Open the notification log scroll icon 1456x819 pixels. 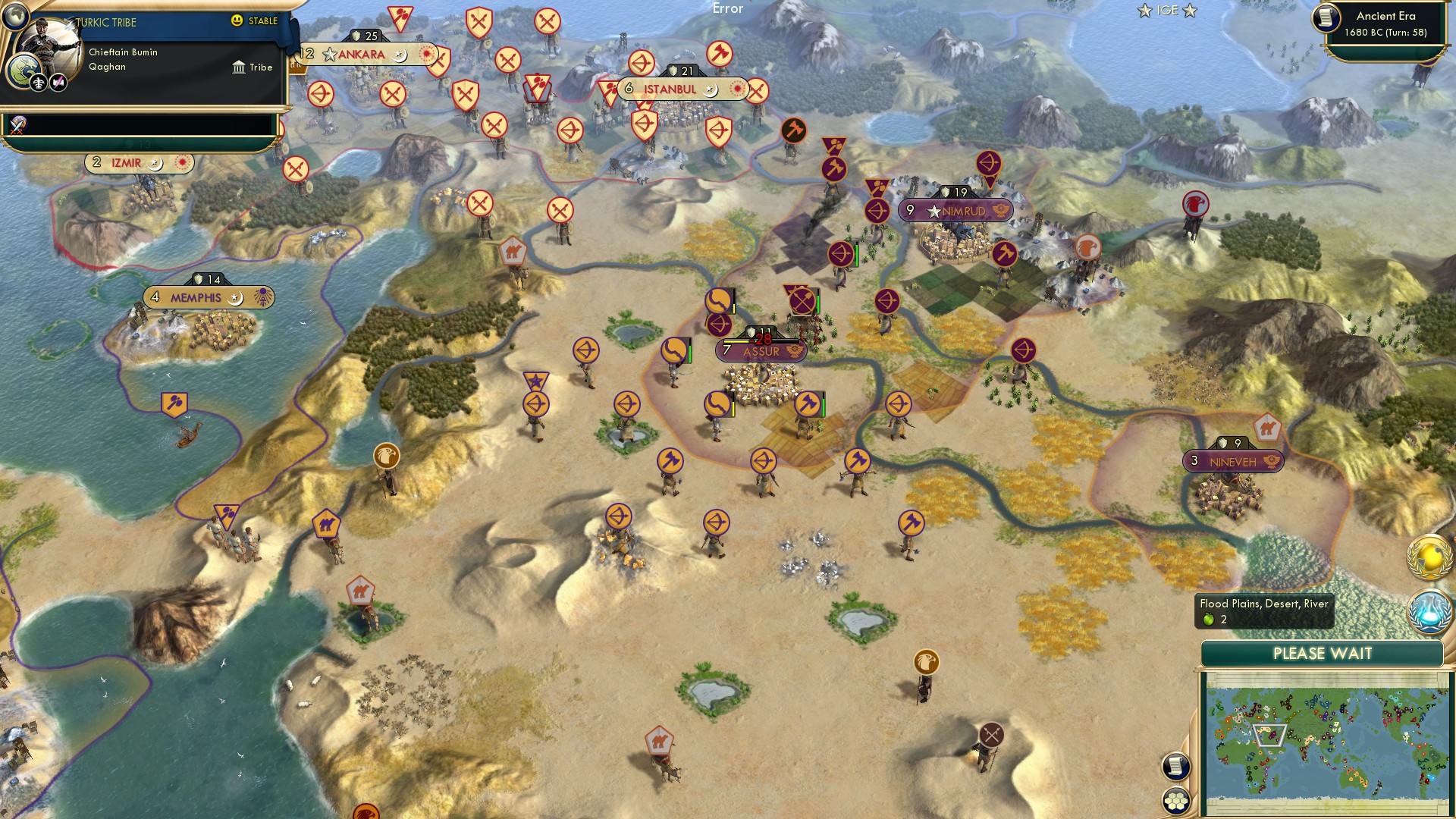(x=1178, y=766)
